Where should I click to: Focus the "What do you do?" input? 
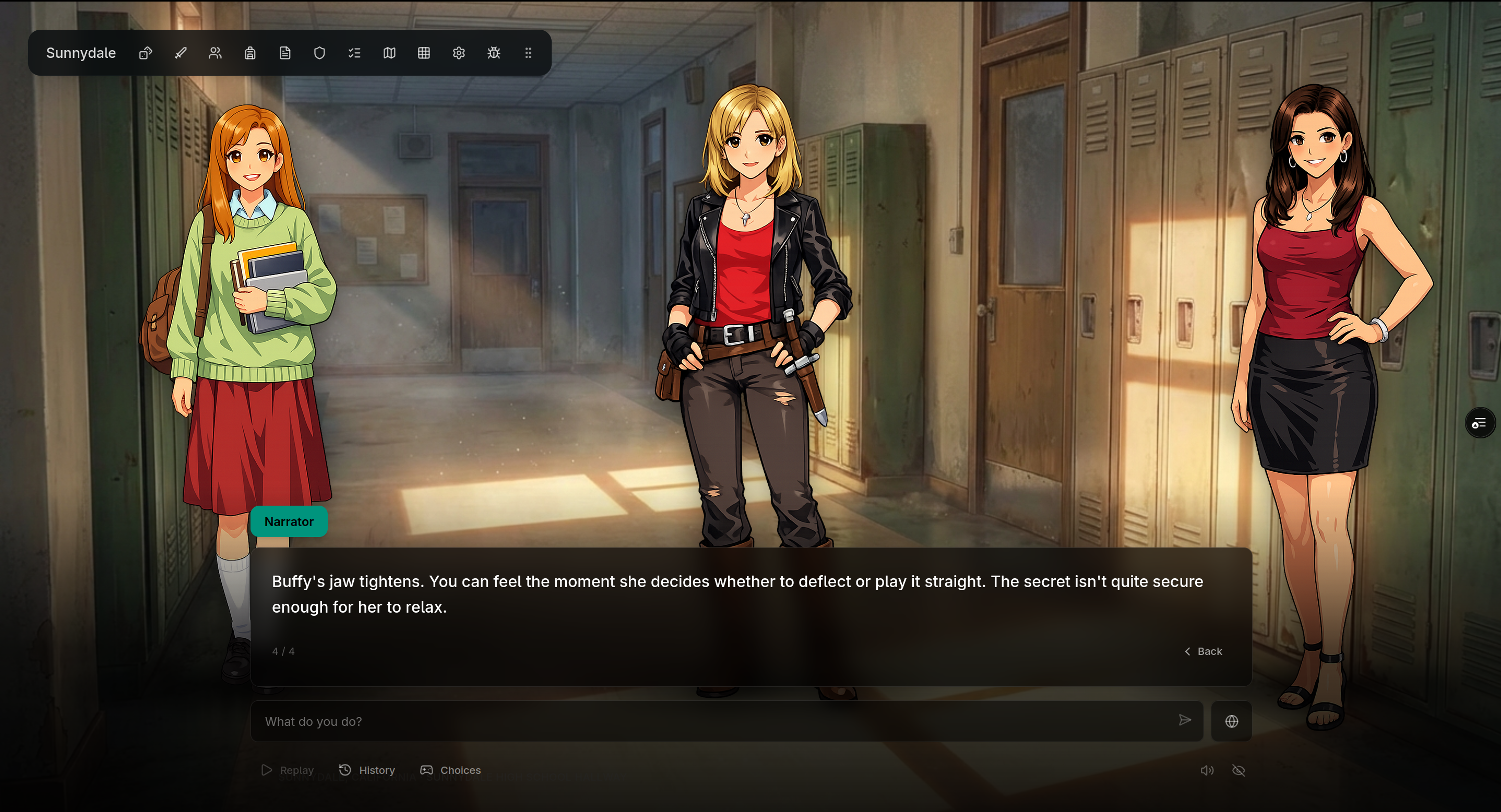coord(717,721)
